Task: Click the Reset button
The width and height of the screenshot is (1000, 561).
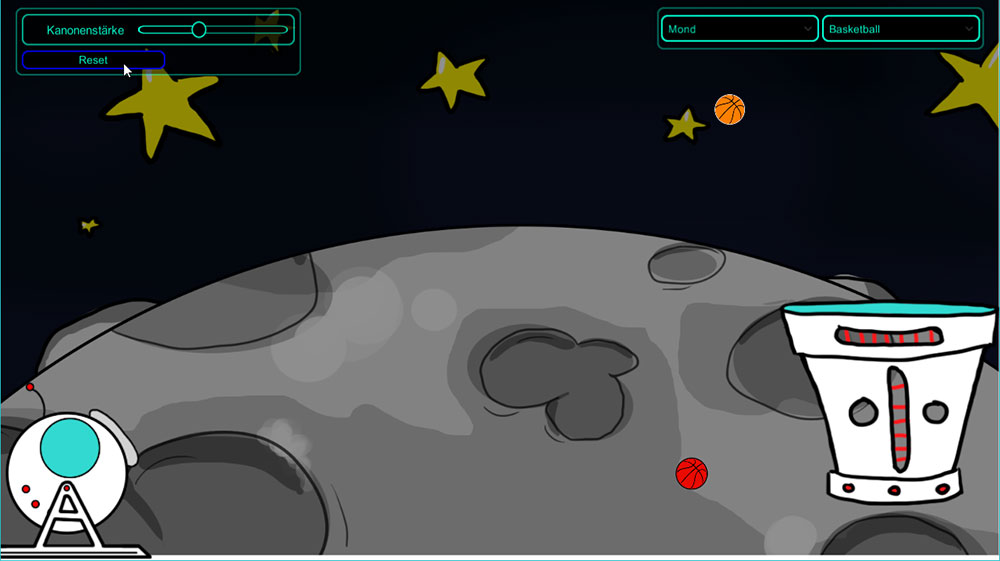Action: [x=93, y=60]
